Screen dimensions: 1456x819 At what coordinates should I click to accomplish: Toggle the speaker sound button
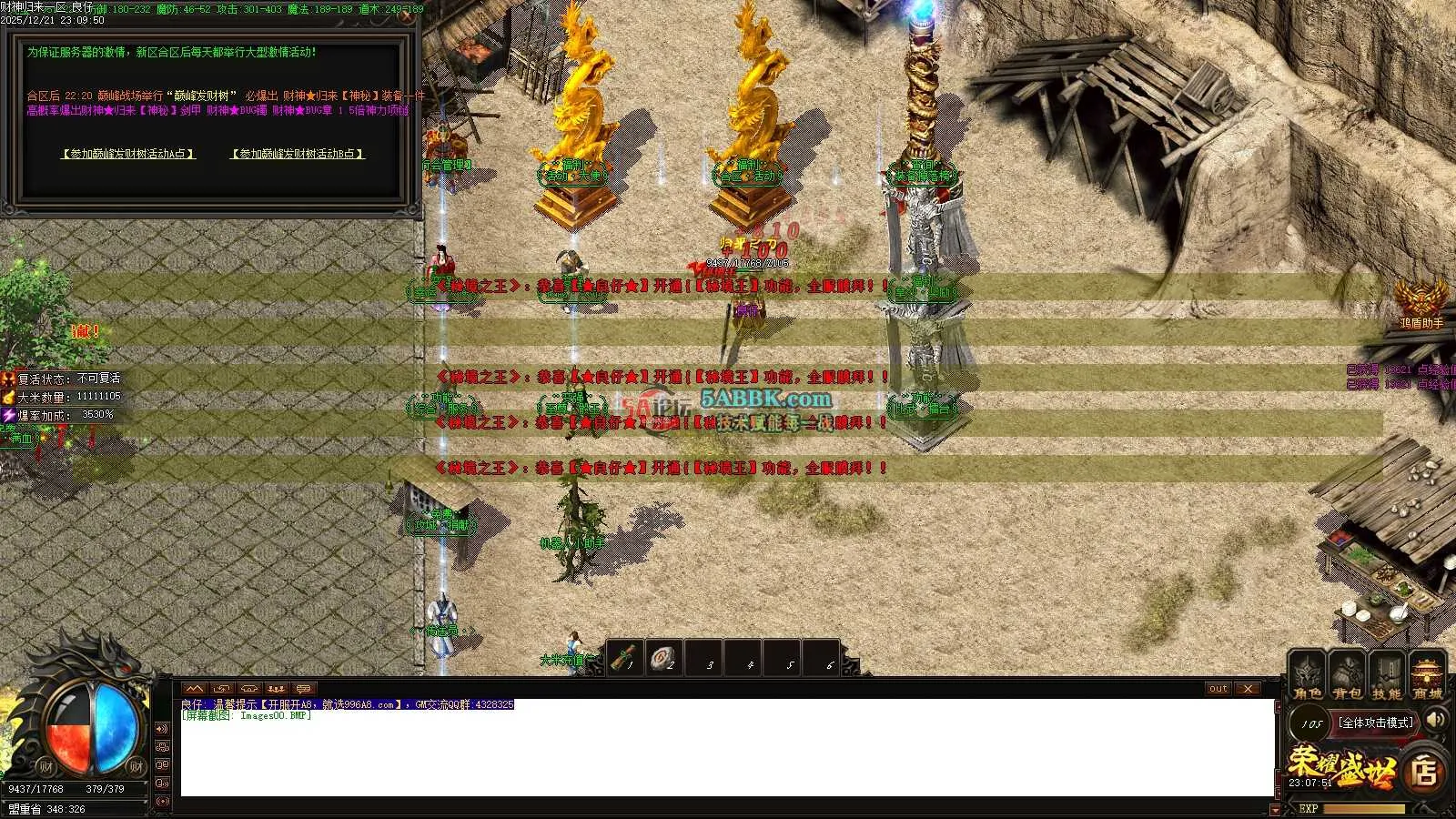click(1436, 720)
